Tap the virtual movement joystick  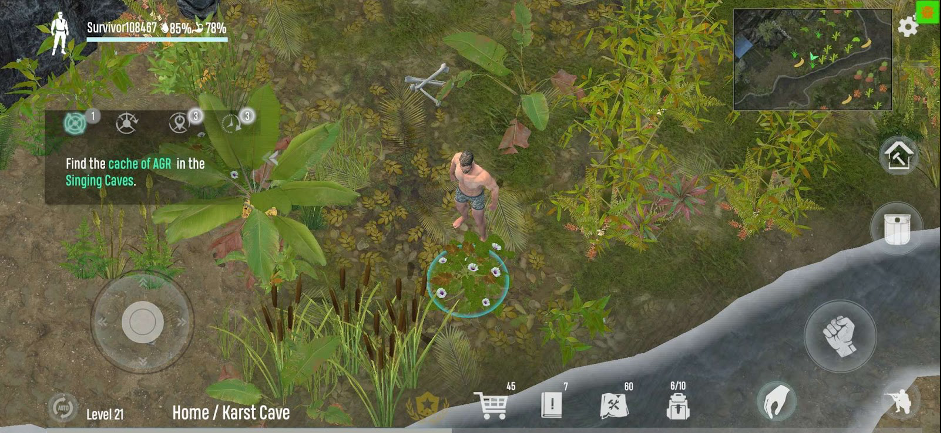[142, 321]
